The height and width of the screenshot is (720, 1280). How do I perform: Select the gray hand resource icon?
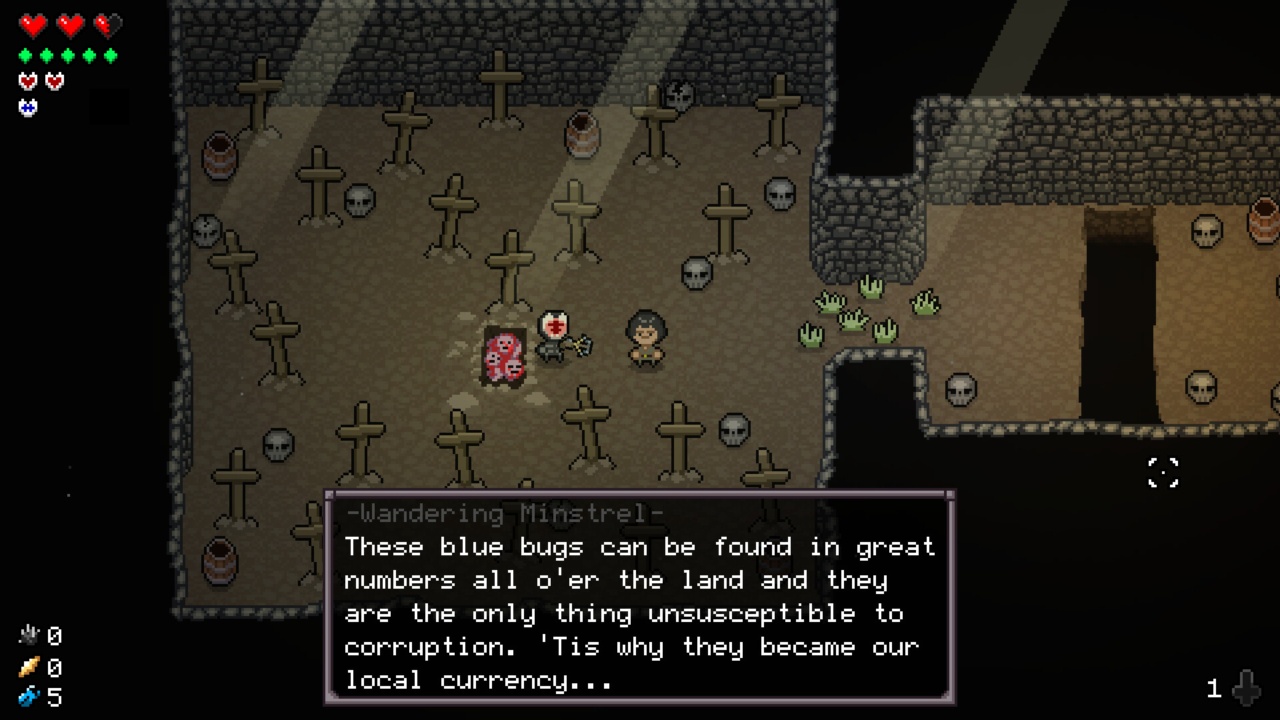point(29,635)
